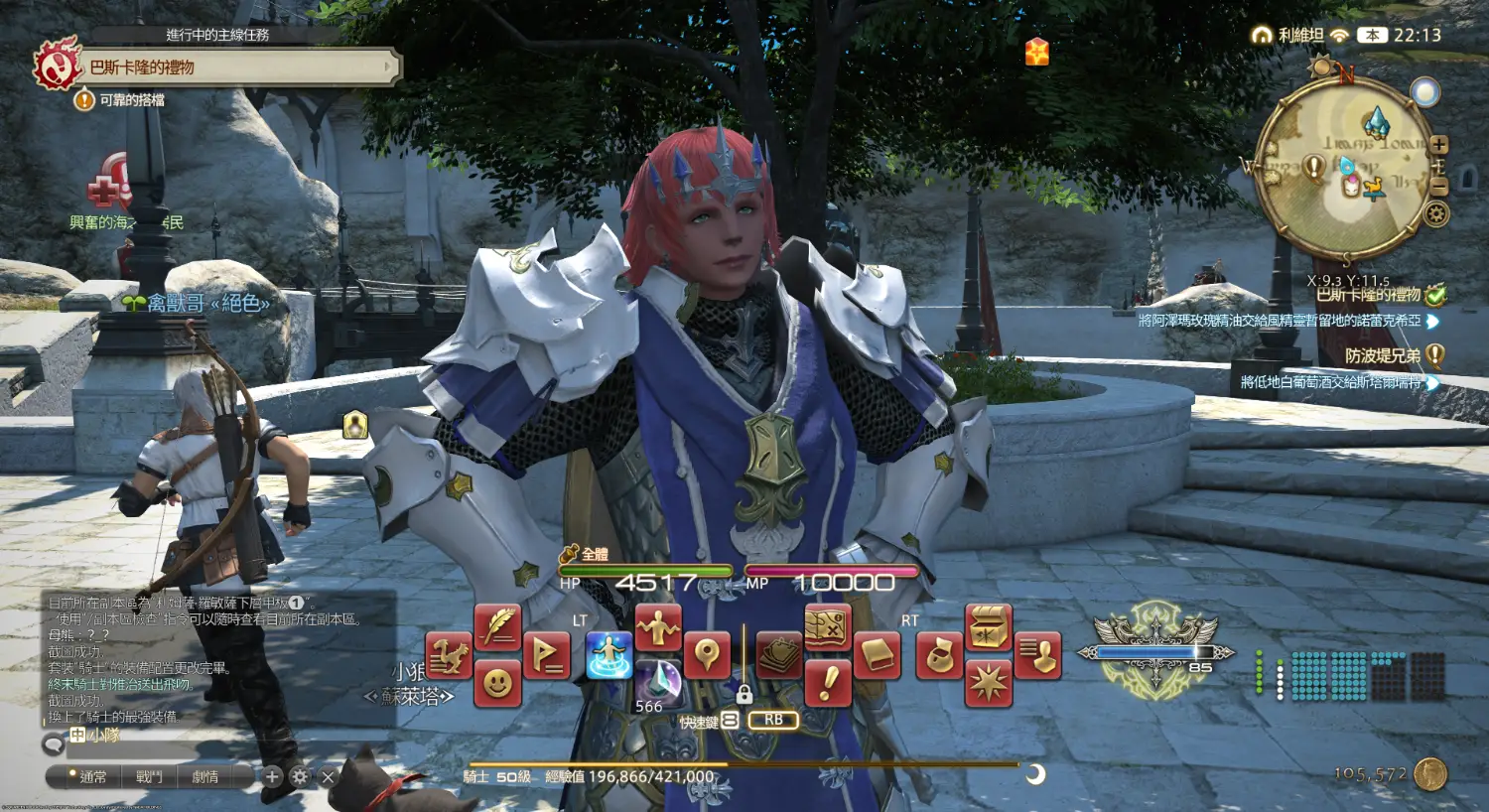1489x812 pixels.
Task: Switch to the 戰鬥 chat tab
Action: 149,776
